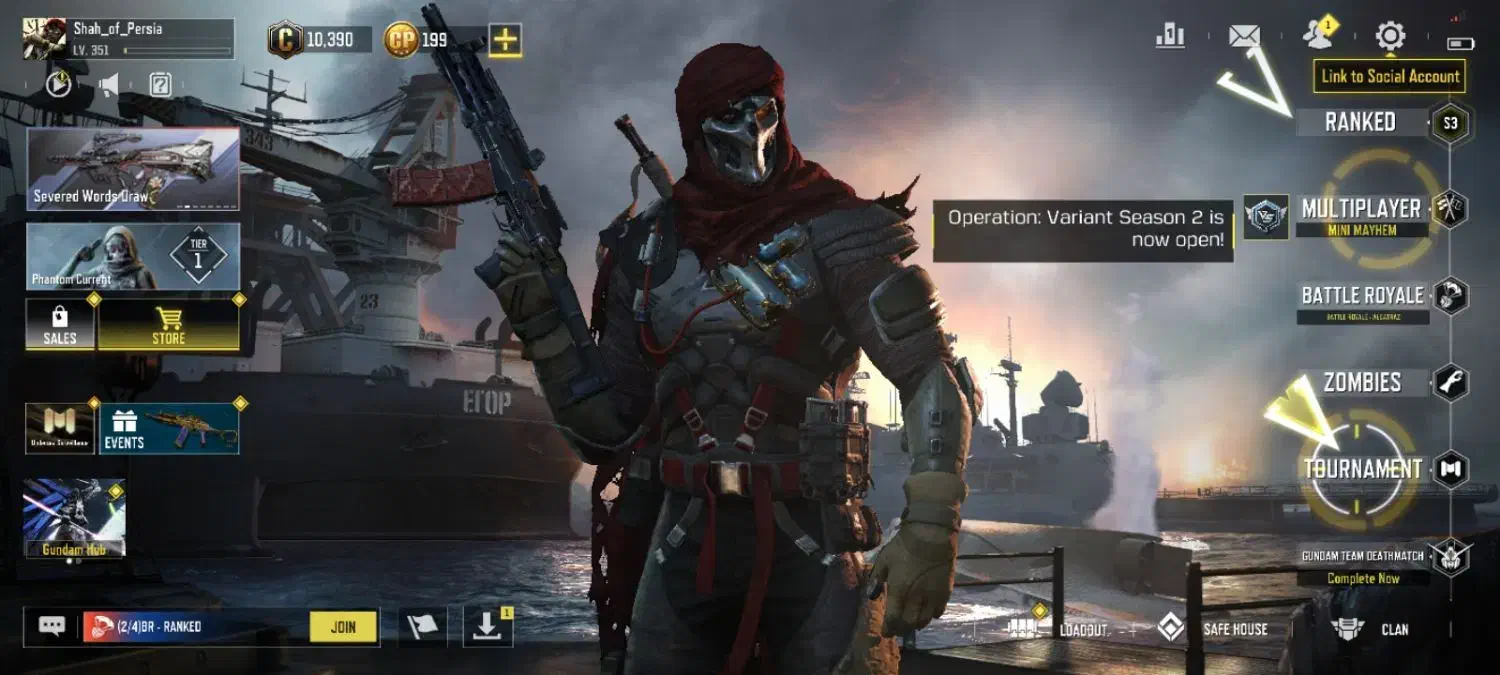
Task: Choose the Multiplayer mode
Action: 1361,209
